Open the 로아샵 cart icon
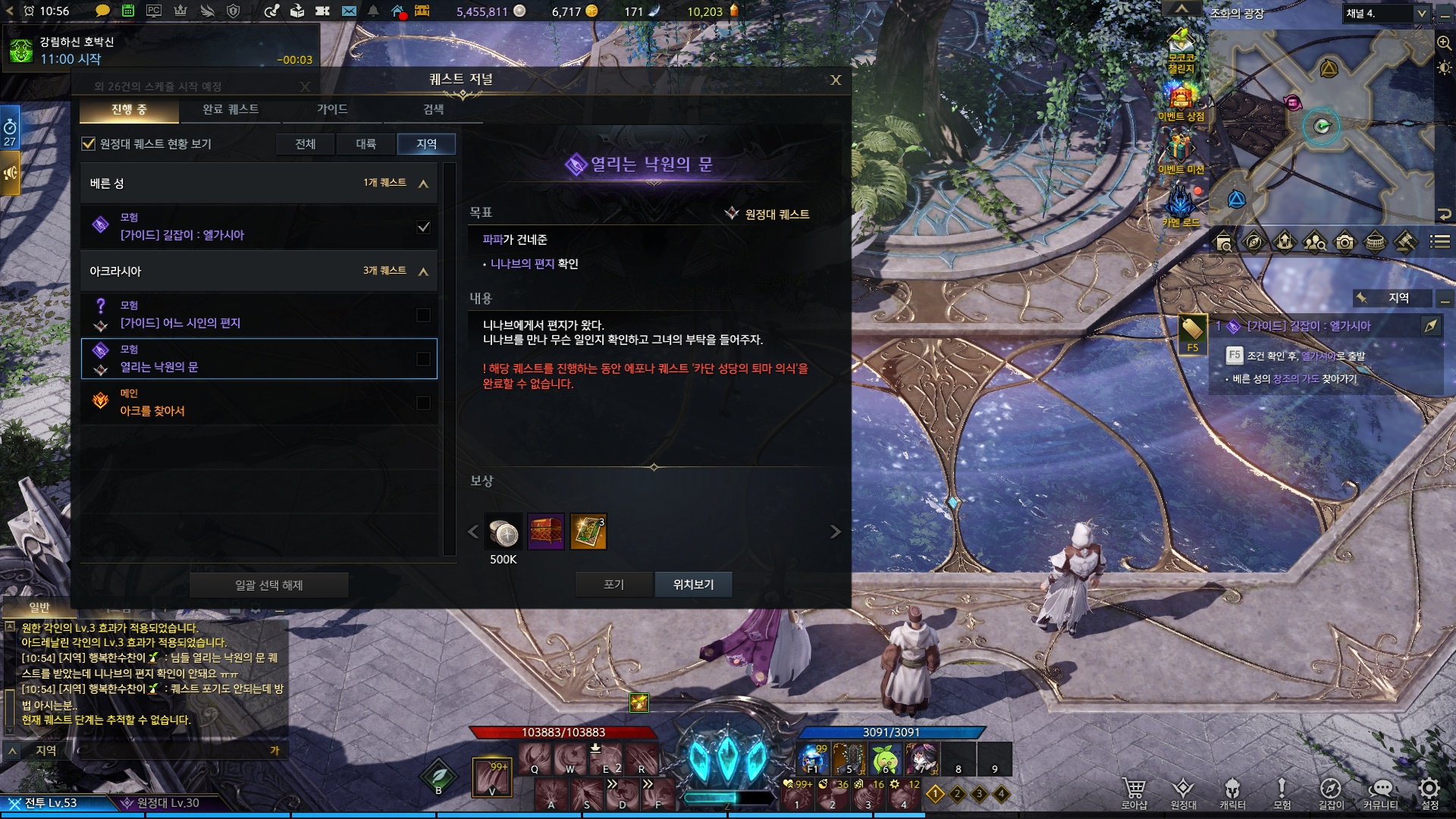The width and height of the screenshot is (1456, 819). 1134,791
